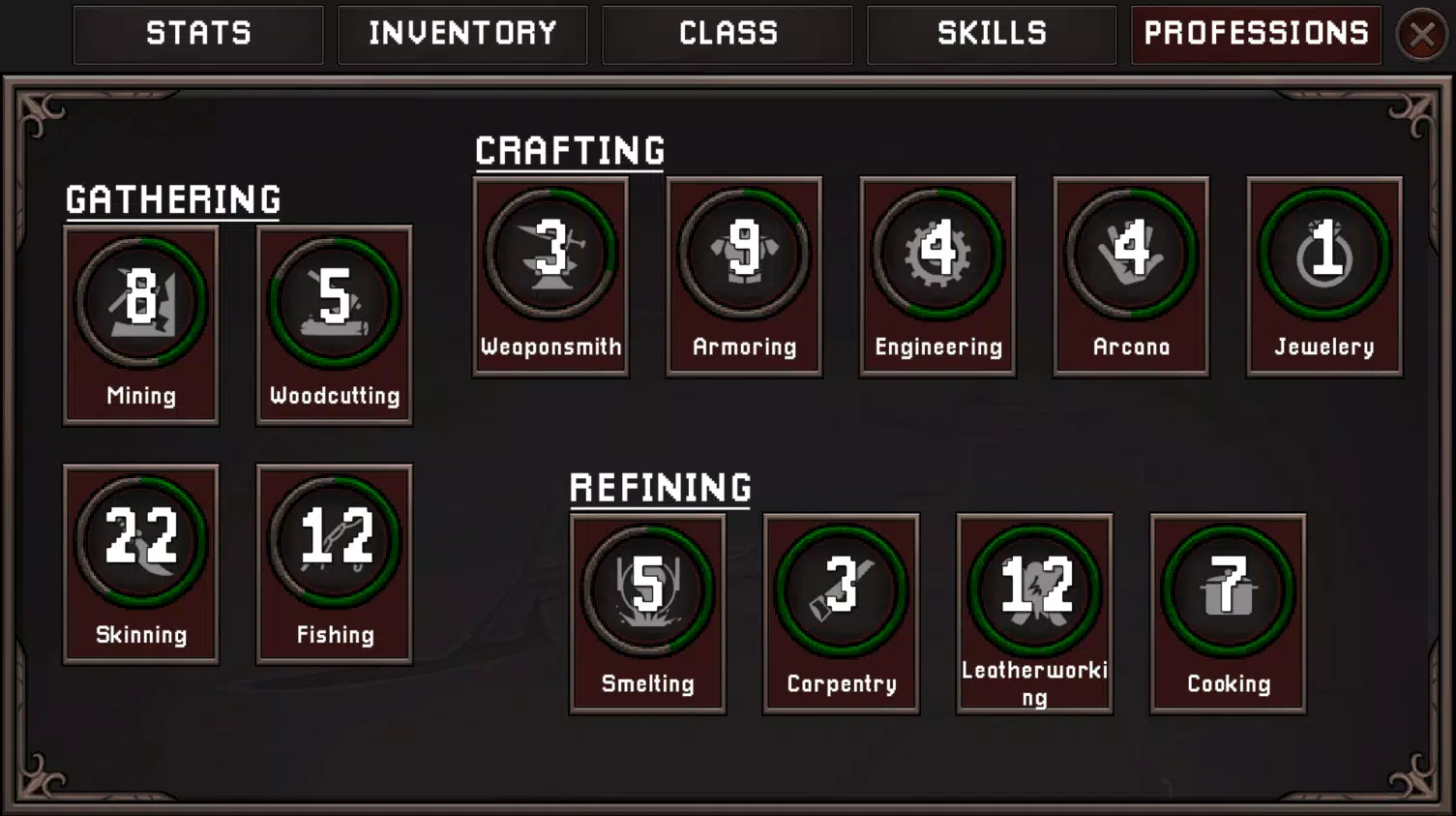Viewport: 1456px width, 816px height.
Task: Select the Cooking pot icon
Action: (1228, 589)
